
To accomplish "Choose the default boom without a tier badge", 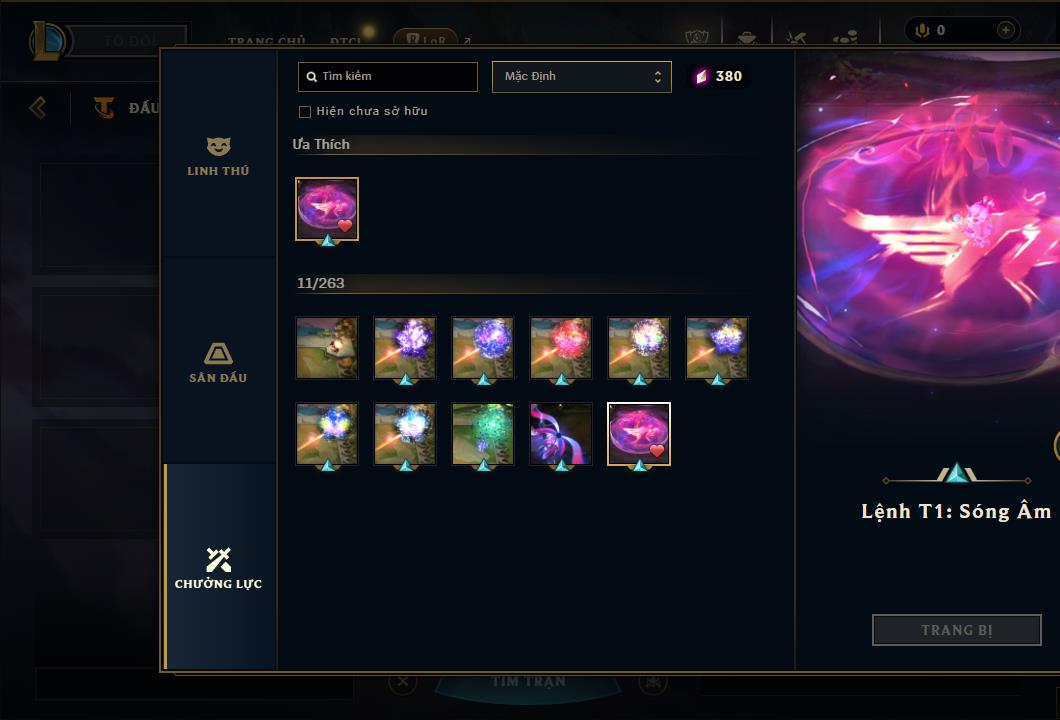I will (x=327, y=347).
